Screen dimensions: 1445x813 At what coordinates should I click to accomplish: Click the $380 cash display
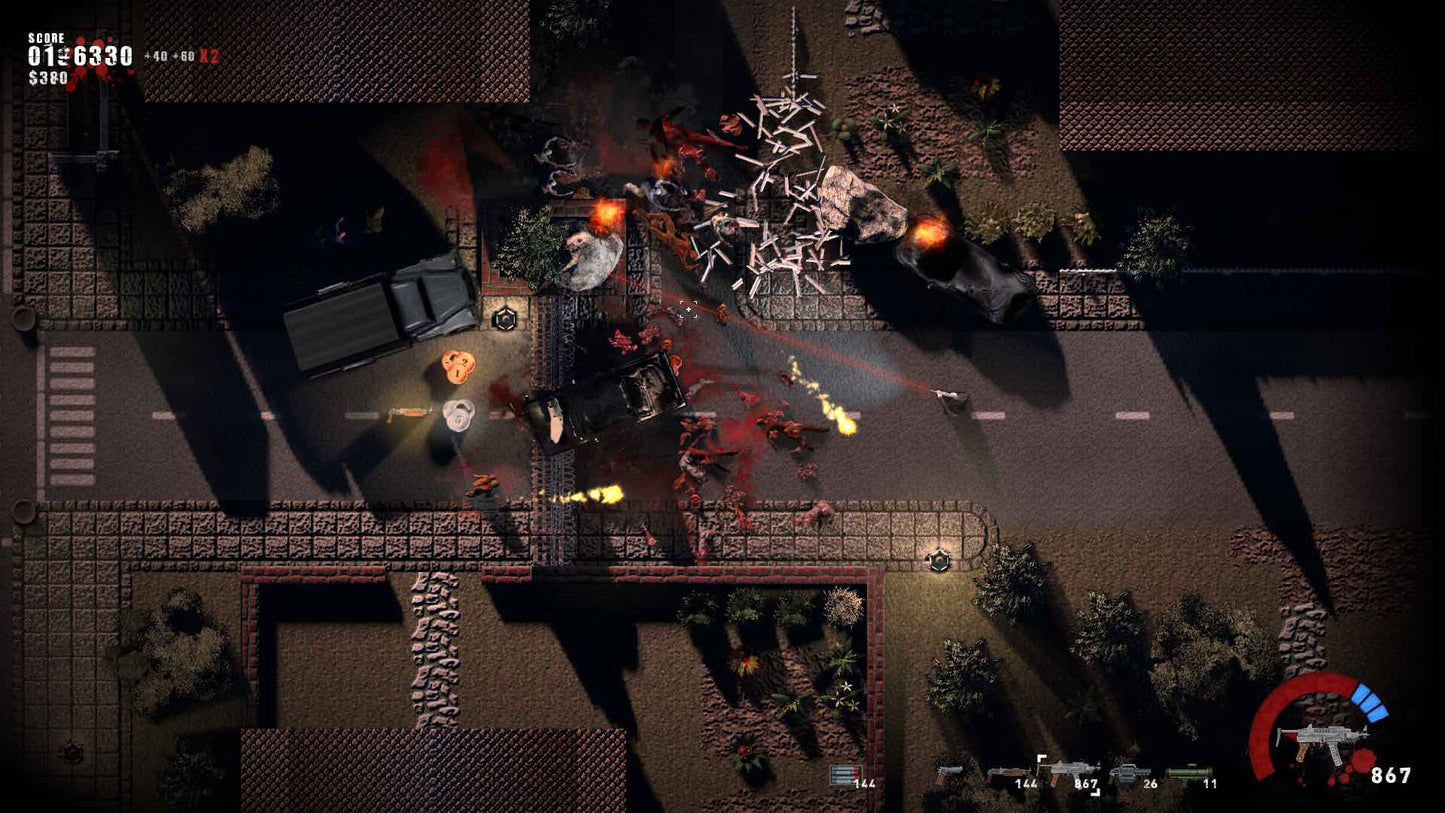point(48,76)
